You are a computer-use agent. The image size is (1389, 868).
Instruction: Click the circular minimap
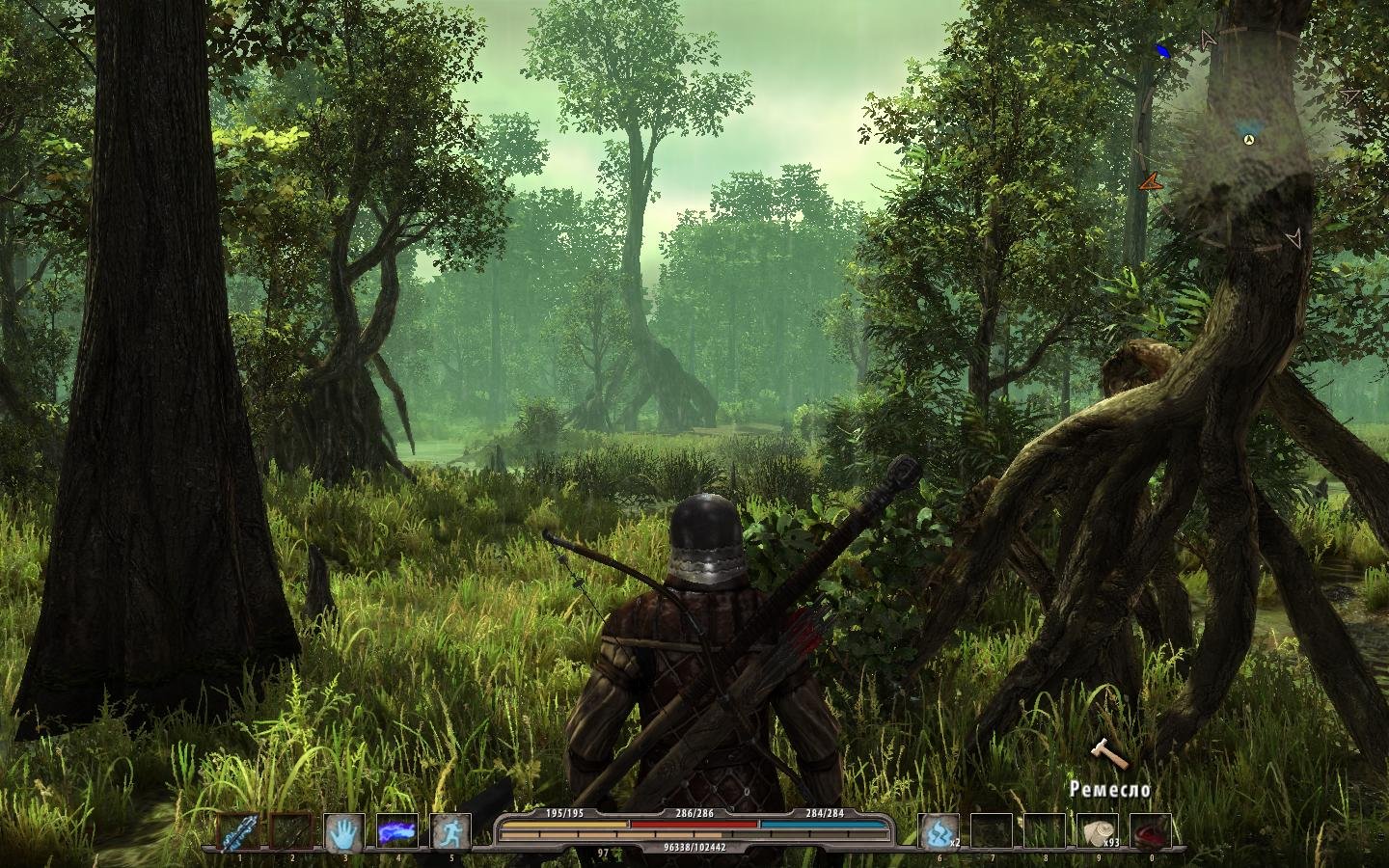(x=1249, y=141)
